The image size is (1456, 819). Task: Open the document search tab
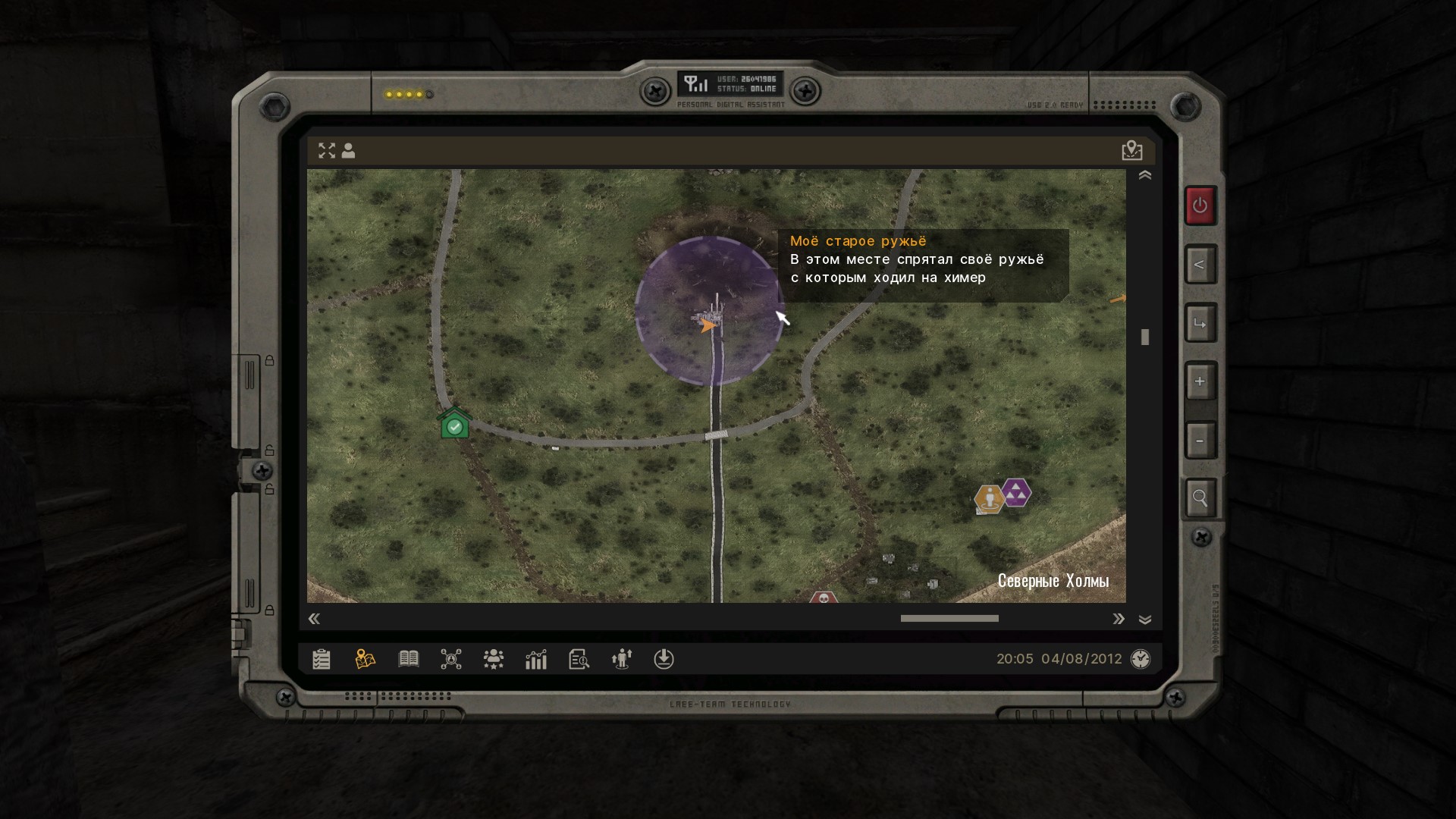[579, 659]
